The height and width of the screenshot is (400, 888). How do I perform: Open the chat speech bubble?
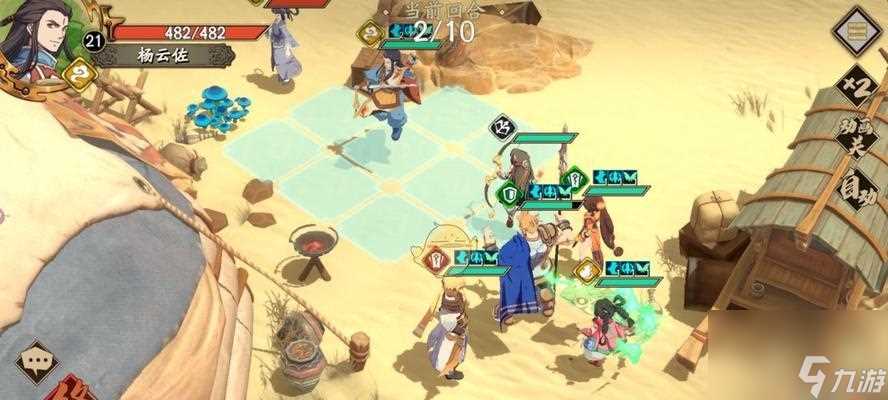tap(39, 357)
